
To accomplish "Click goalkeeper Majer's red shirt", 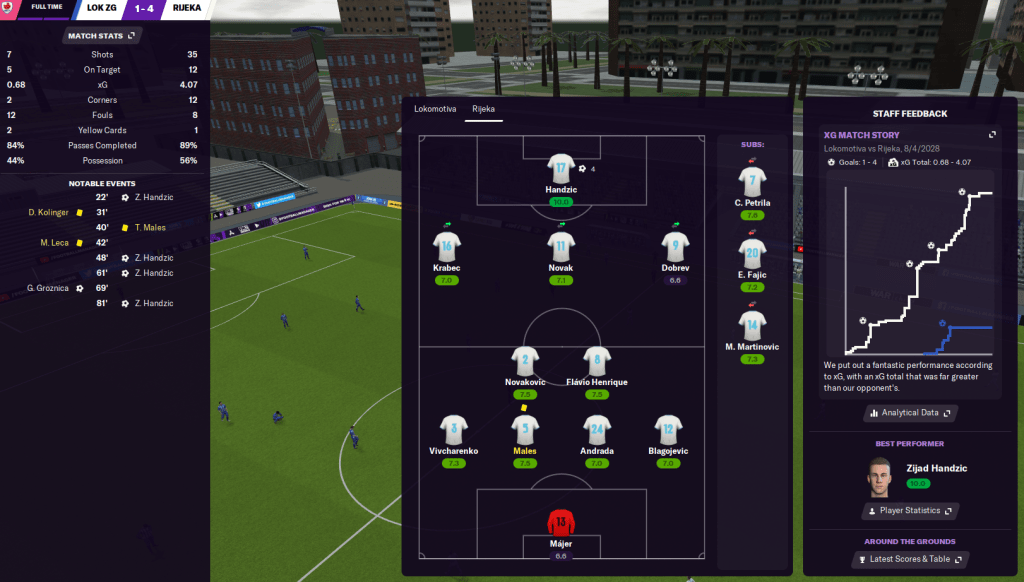I will (x=560, y=524).
